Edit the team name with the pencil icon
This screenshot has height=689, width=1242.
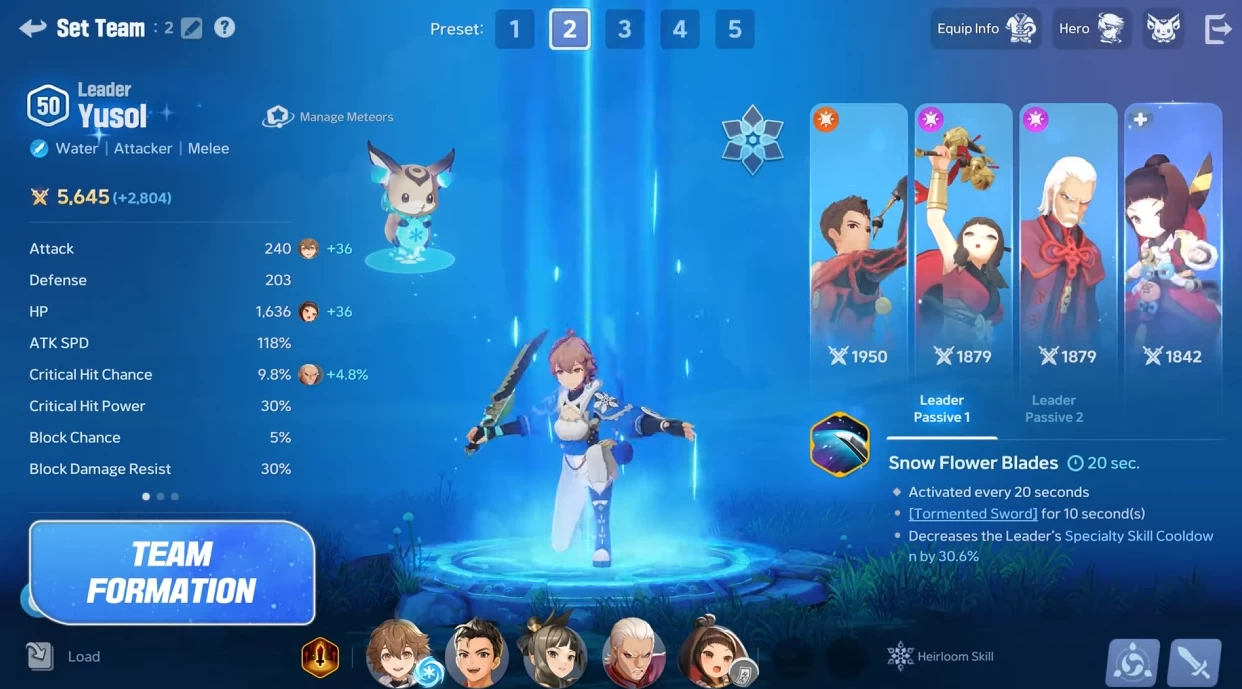pyautogui.click(x=191, y=28)
